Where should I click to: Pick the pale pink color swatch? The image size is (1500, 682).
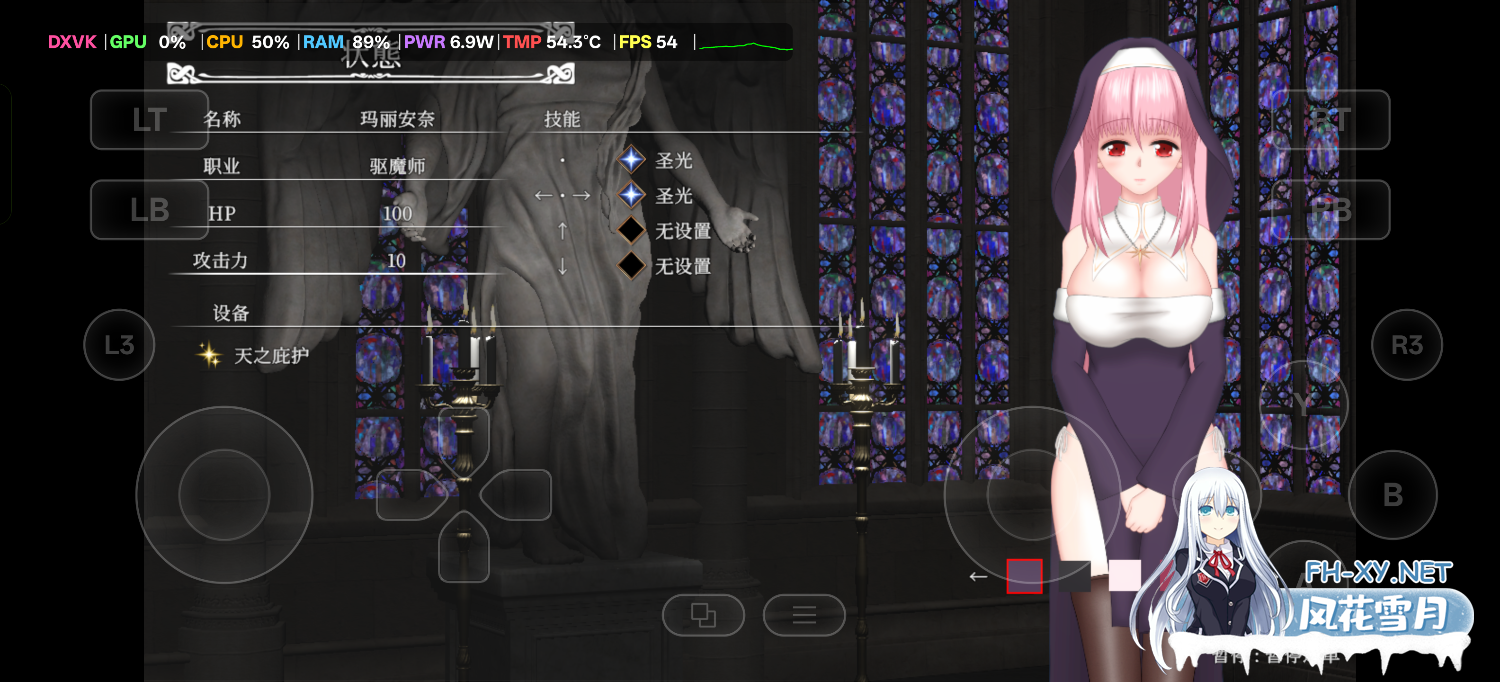[1125, 576]
